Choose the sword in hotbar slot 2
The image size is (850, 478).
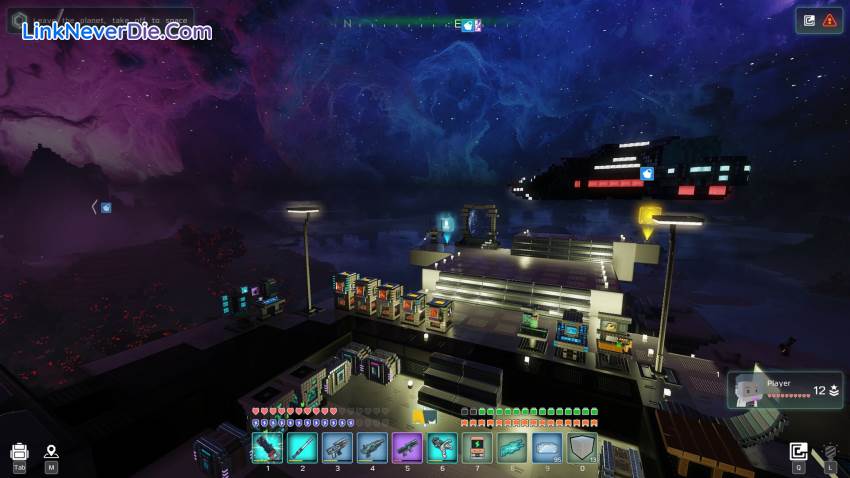302,447
